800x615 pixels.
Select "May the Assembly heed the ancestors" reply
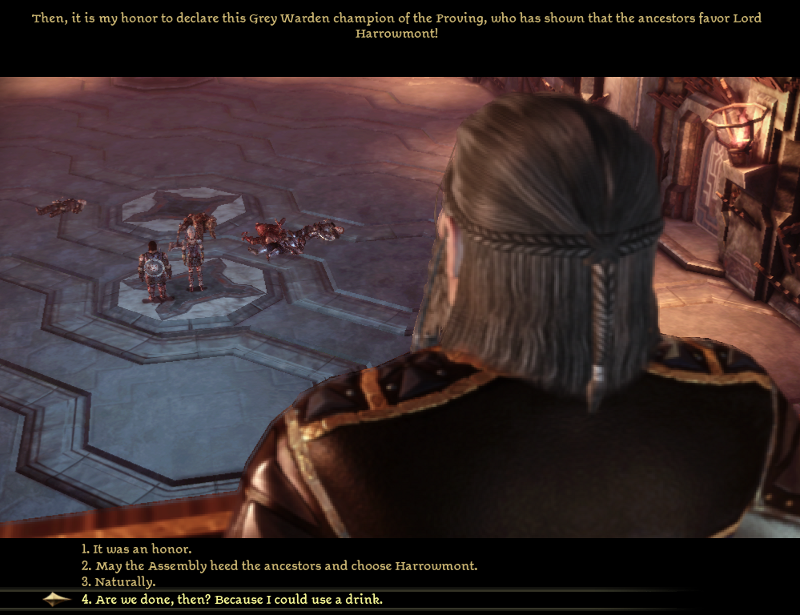point(279,566)
